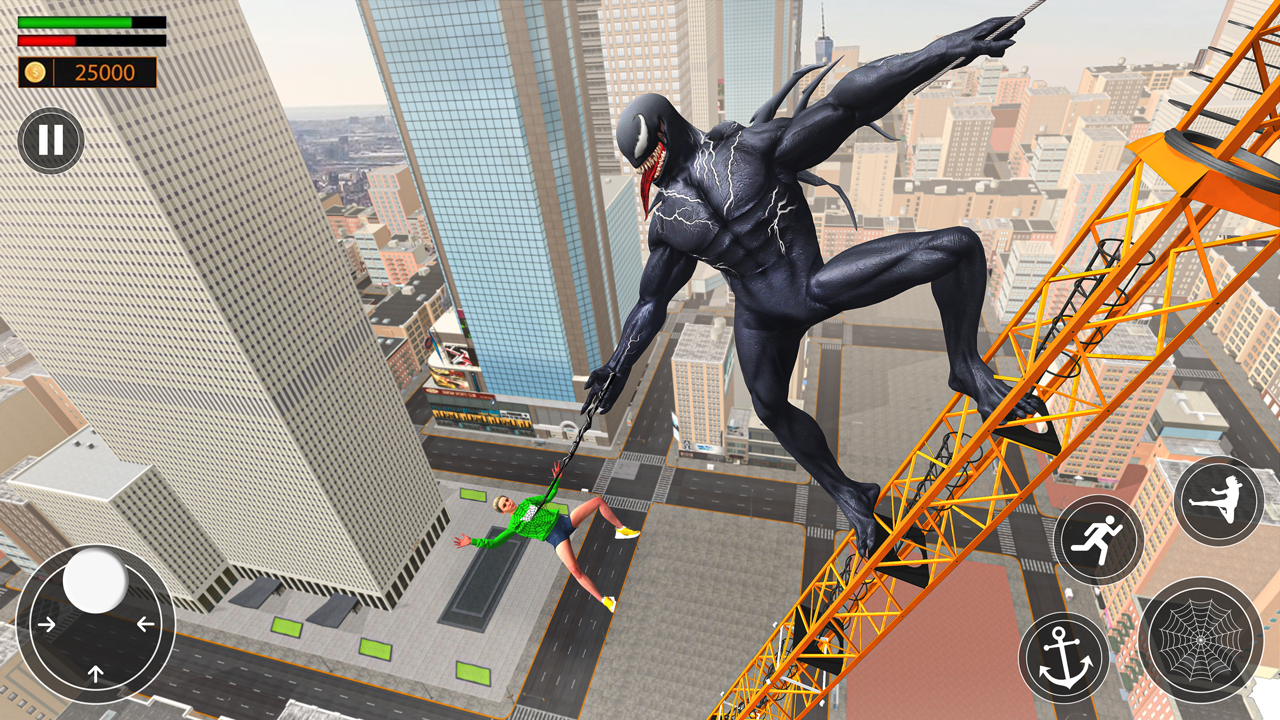Image resolution: width=1280 pixels, height=720 pixels.
Task: Tap the right arrow near the joystick
Action: 47,624
